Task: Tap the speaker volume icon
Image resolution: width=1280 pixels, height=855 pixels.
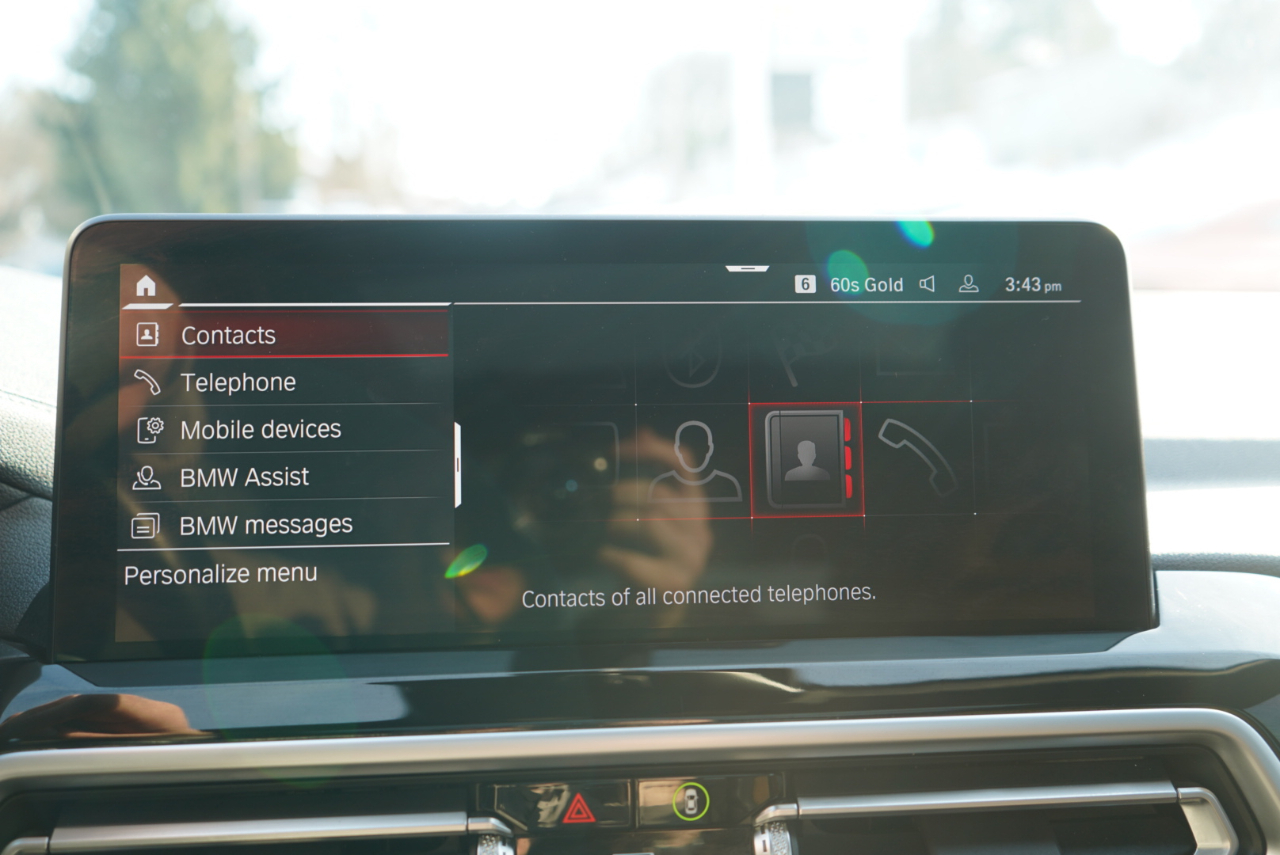Action: 927,284
